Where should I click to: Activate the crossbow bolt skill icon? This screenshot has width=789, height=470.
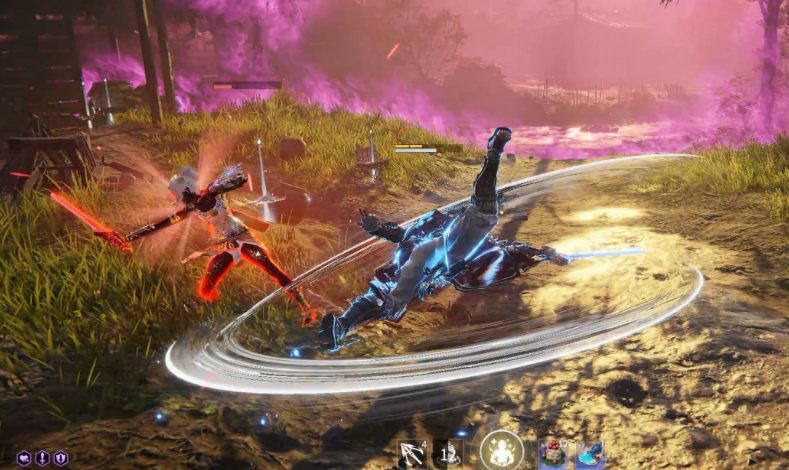pos(412,454)
